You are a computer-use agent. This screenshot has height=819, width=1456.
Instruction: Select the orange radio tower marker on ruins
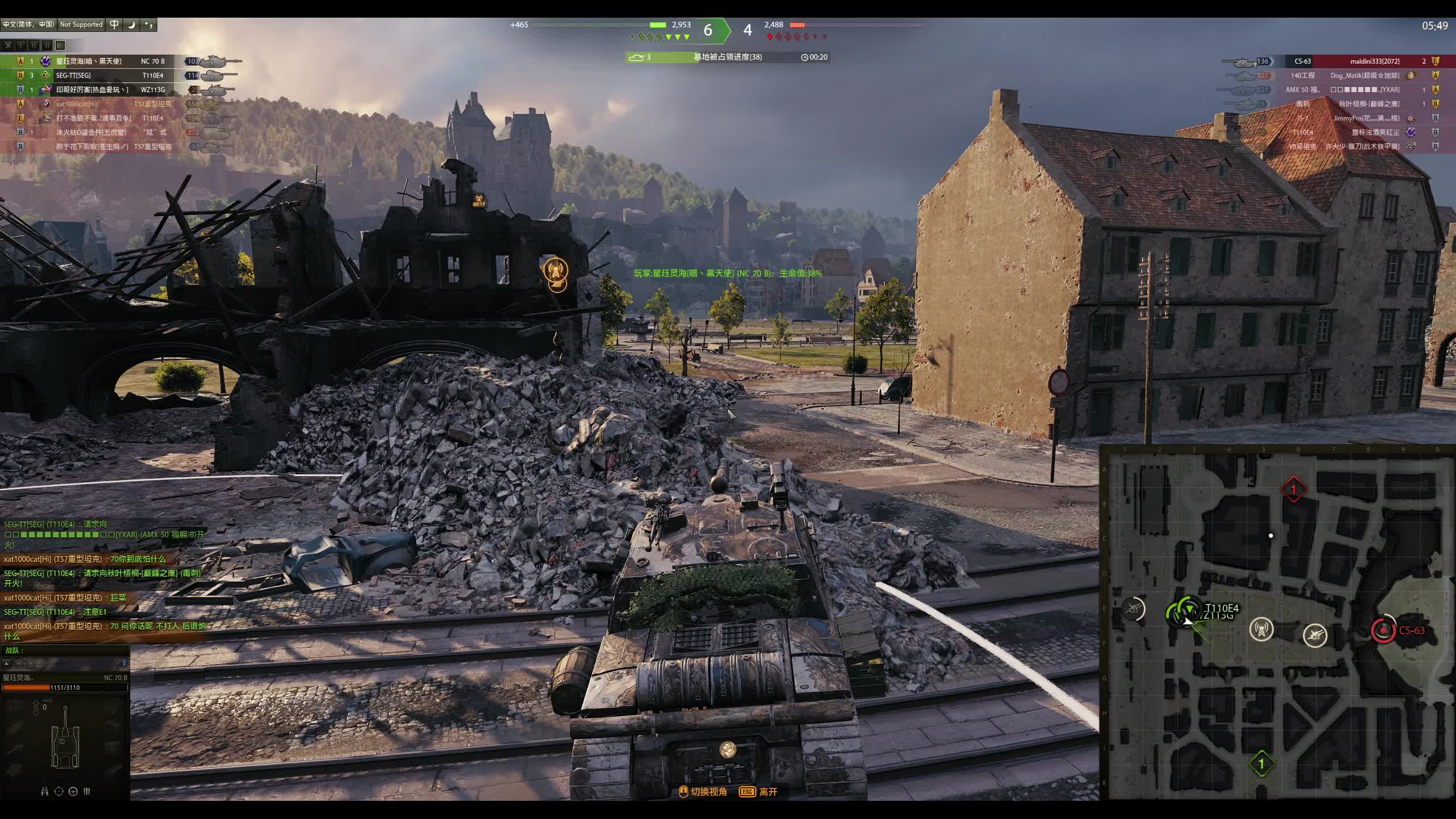(556, 270)
